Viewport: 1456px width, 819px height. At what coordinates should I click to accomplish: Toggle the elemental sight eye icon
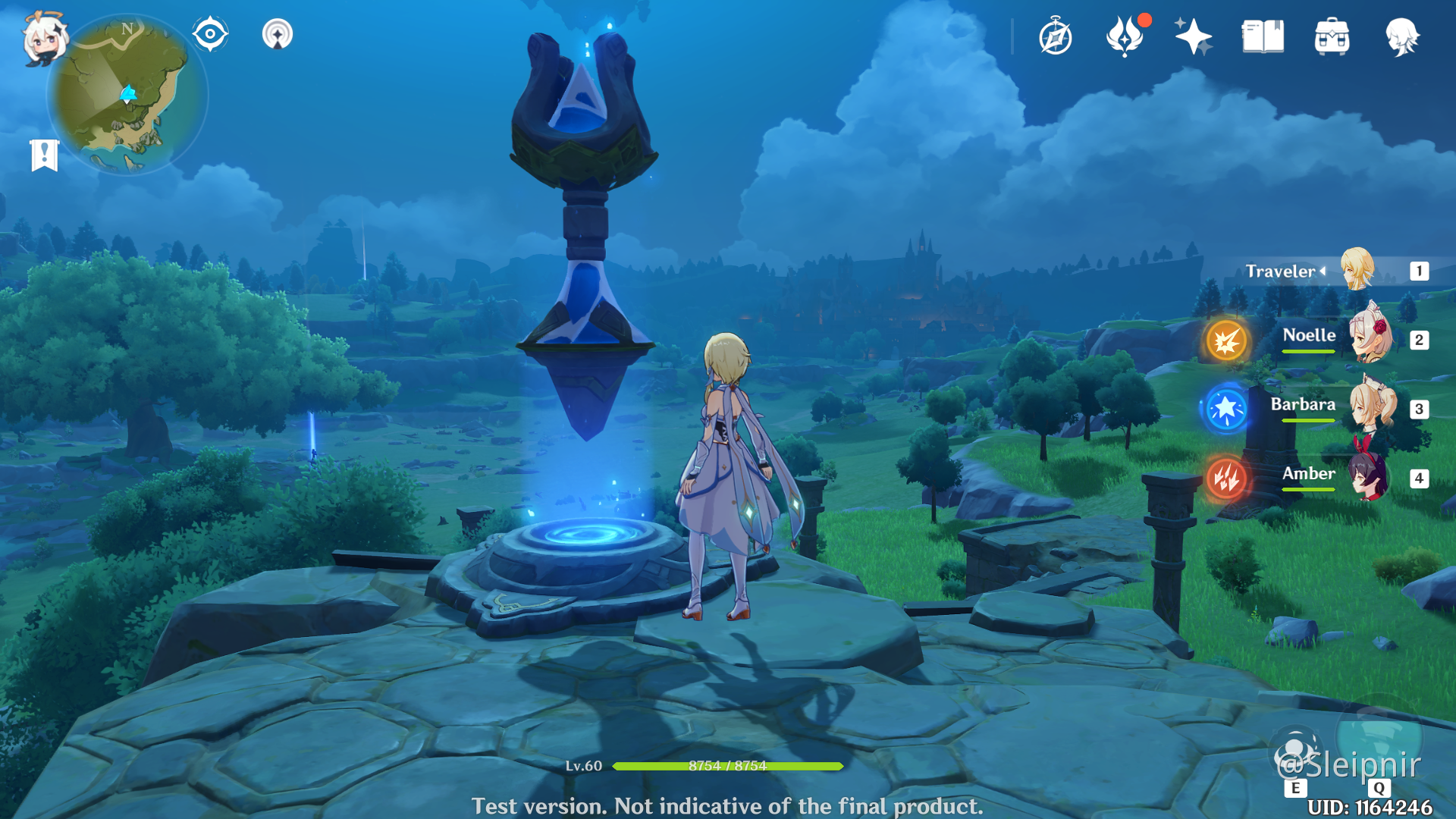tap(210, 34)
